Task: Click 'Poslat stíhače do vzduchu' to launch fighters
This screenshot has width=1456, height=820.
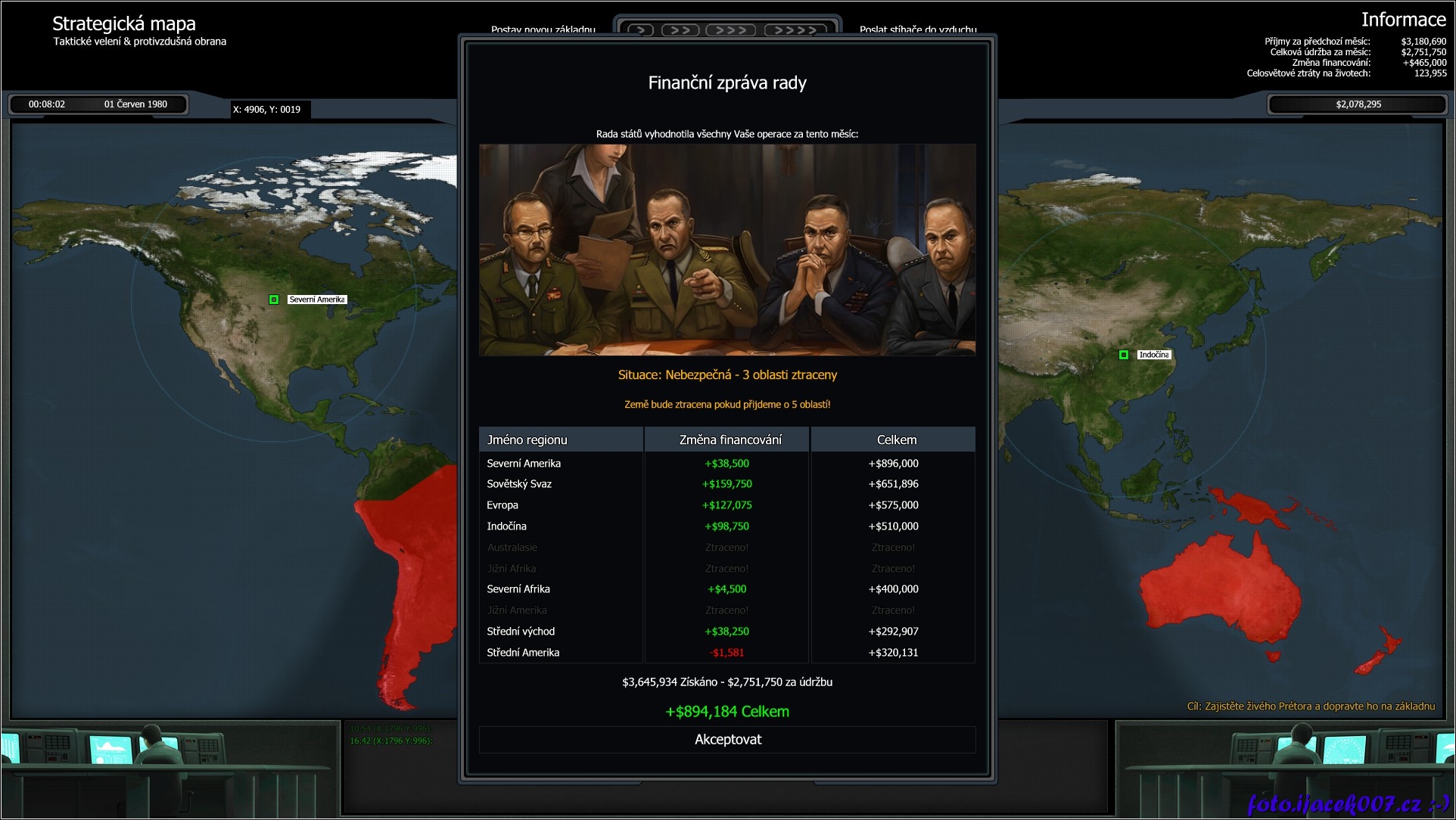Action: (918, 30)
